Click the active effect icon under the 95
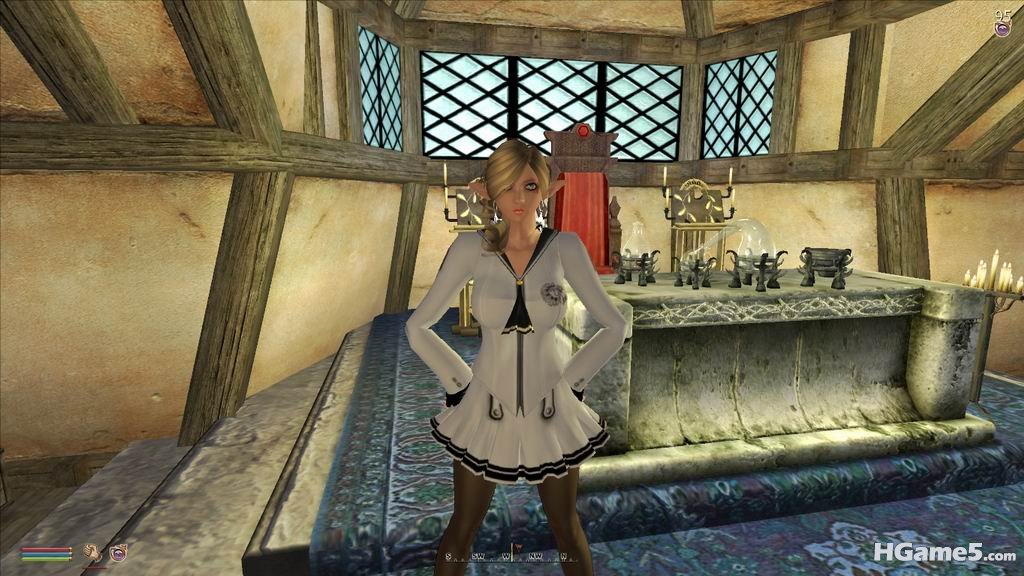The height and width of the screenshot is (576, 1024). pyautogui.click(x=1002, y=30)
